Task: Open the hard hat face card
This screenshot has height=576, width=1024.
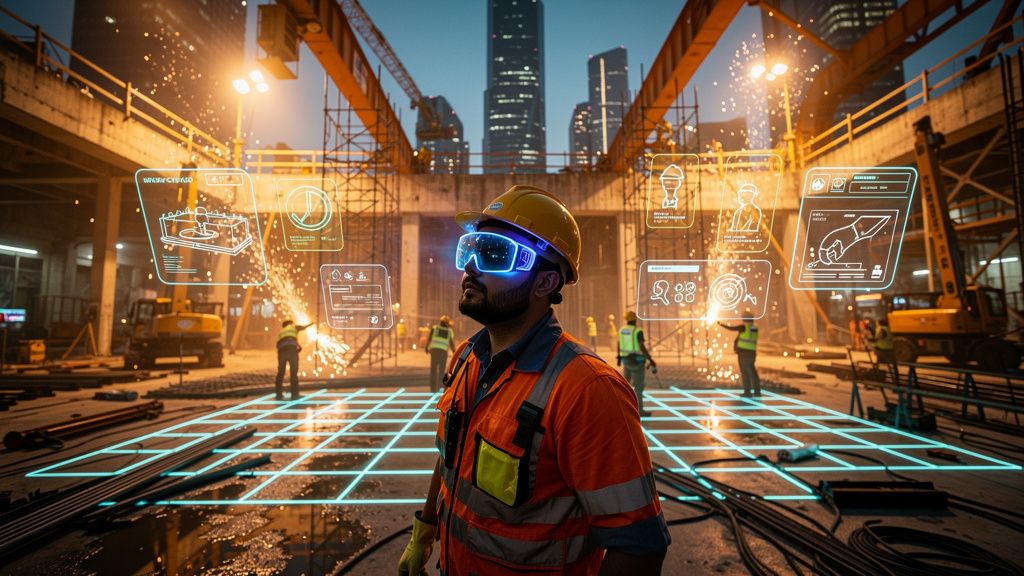Action: click(672, 190)
